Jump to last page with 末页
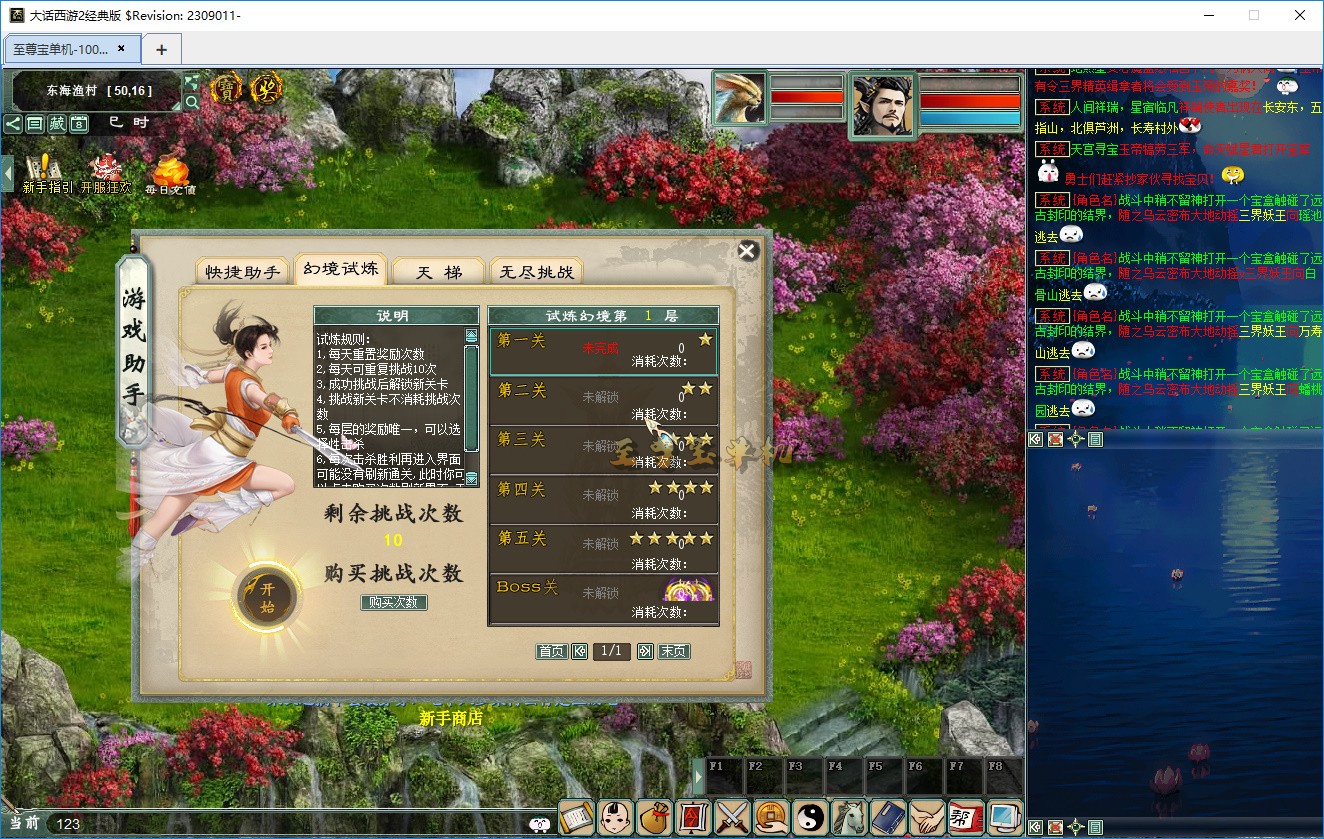The height and width of the screenshot is (839, 1324). pos(674,651)
